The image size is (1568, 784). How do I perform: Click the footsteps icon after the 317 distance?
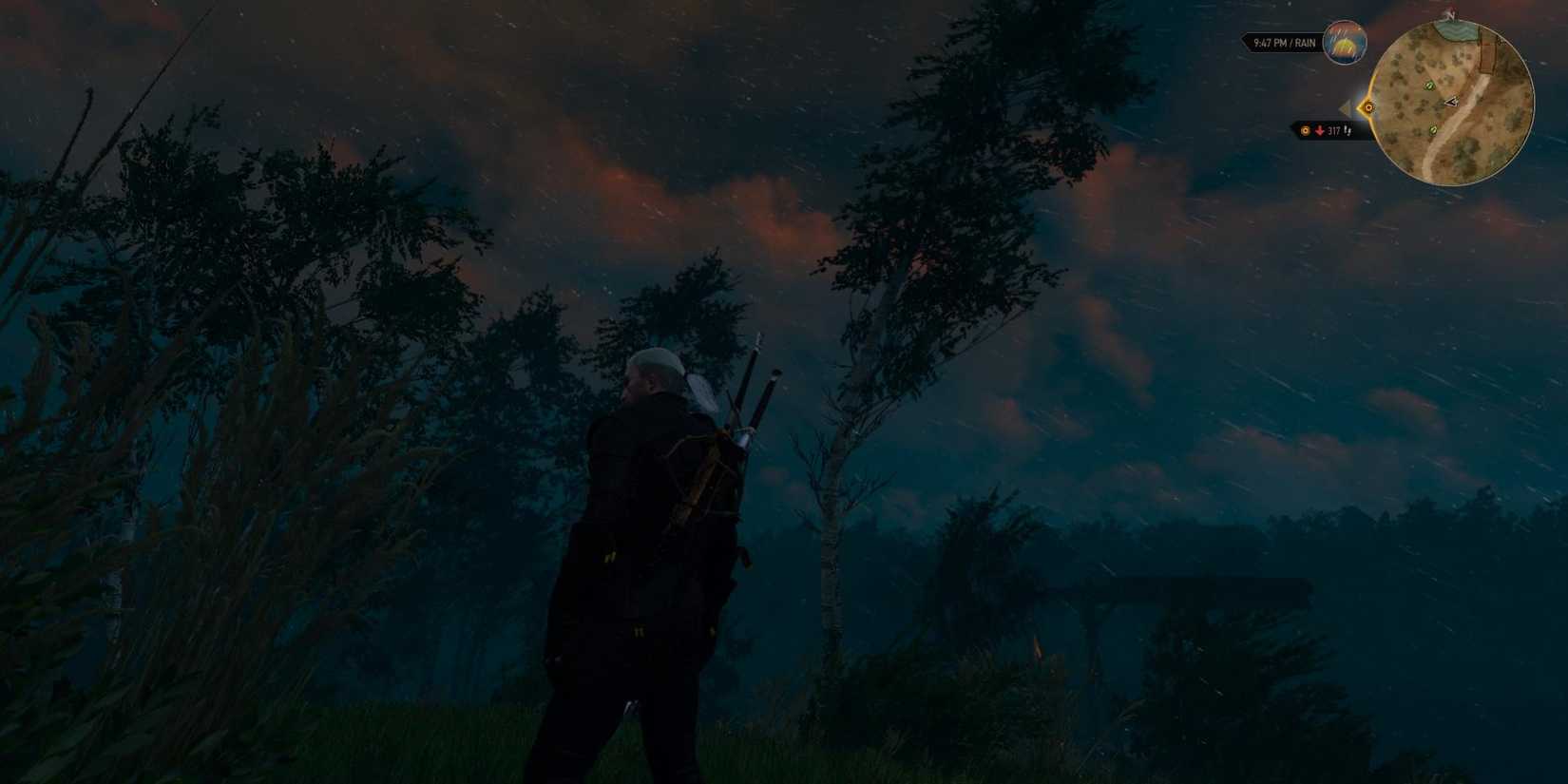pos(1347,131)
